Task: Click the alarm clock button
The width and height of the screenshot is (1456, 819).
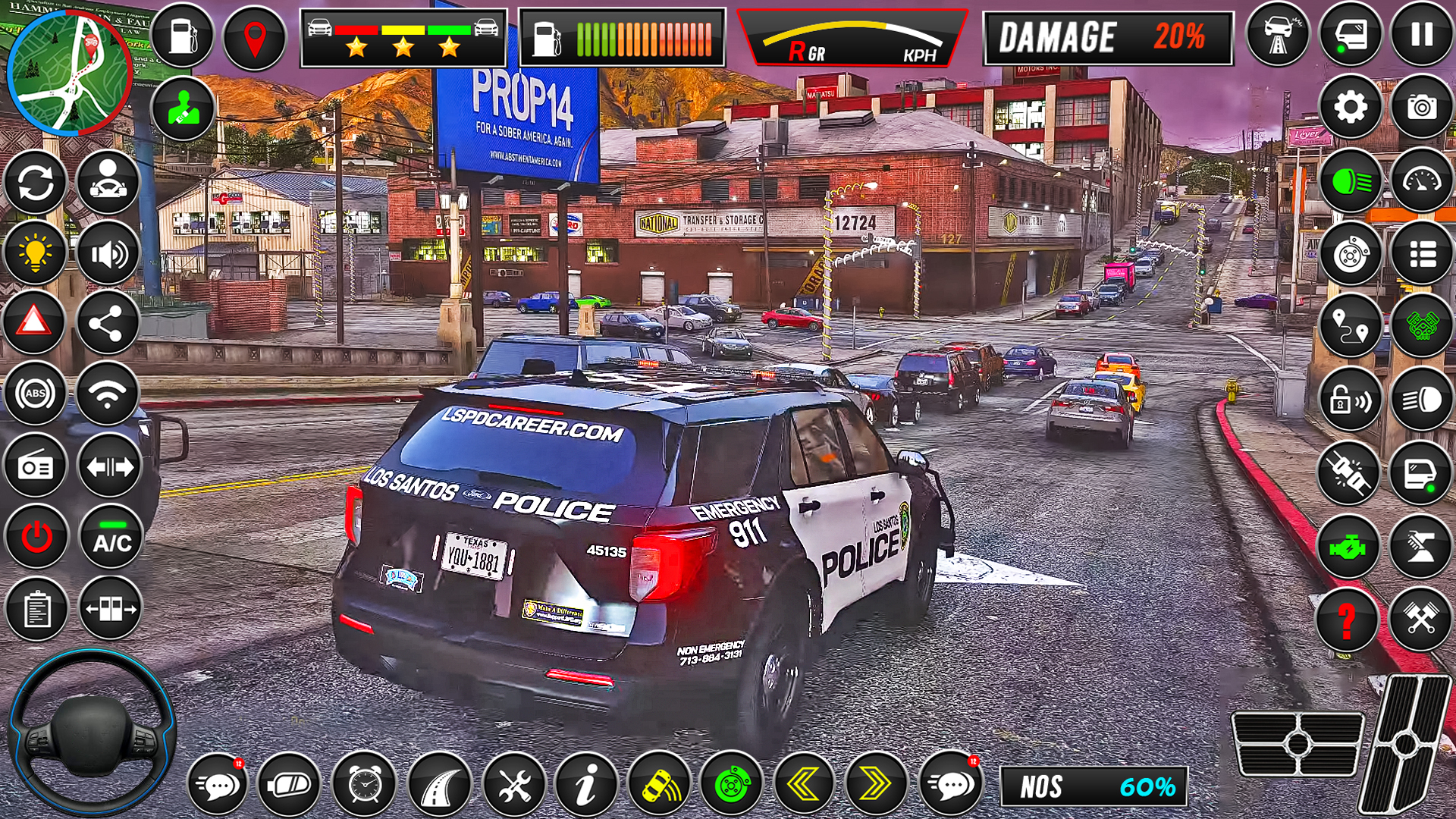Action: 365,785
